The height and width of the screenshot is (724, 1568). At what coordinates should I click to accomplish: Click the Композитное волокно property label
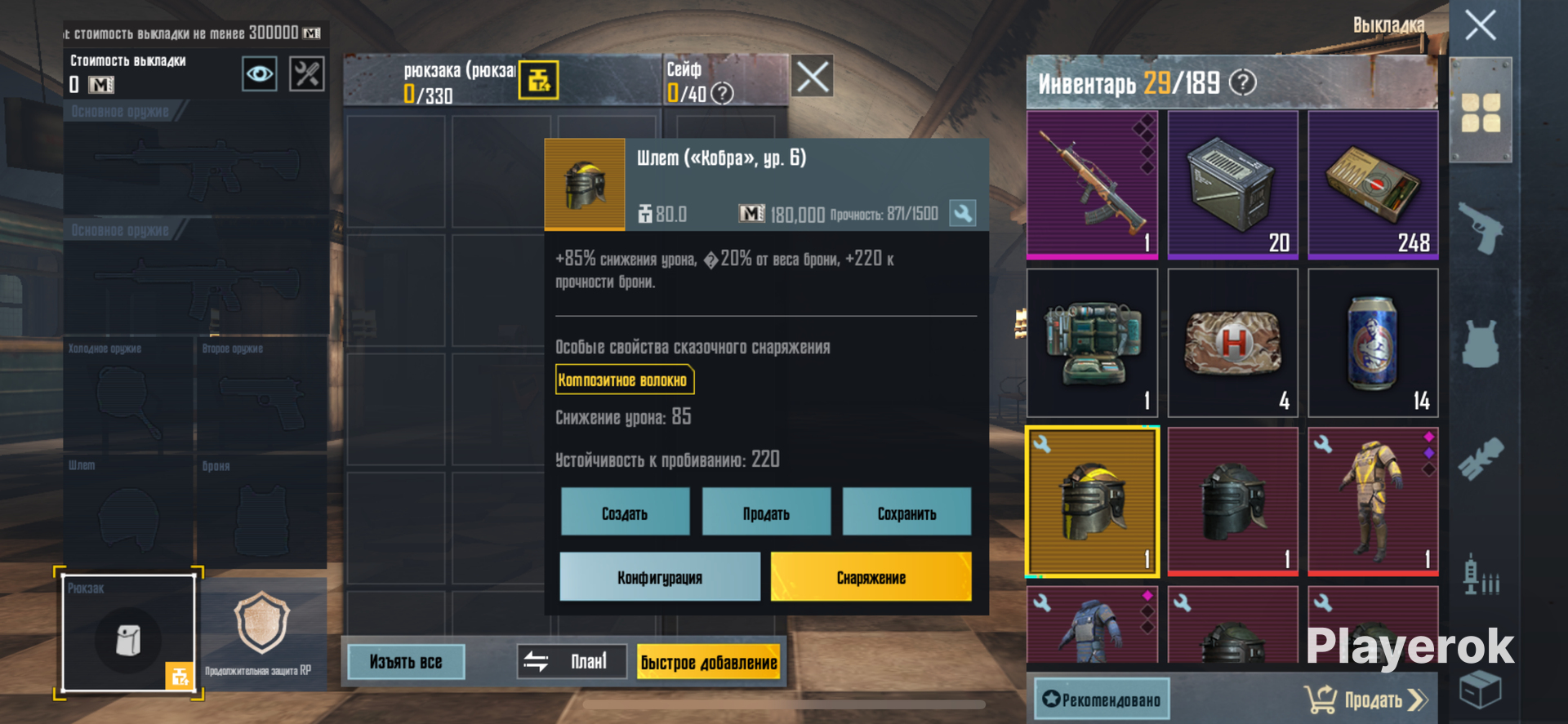tap(625, 380)
